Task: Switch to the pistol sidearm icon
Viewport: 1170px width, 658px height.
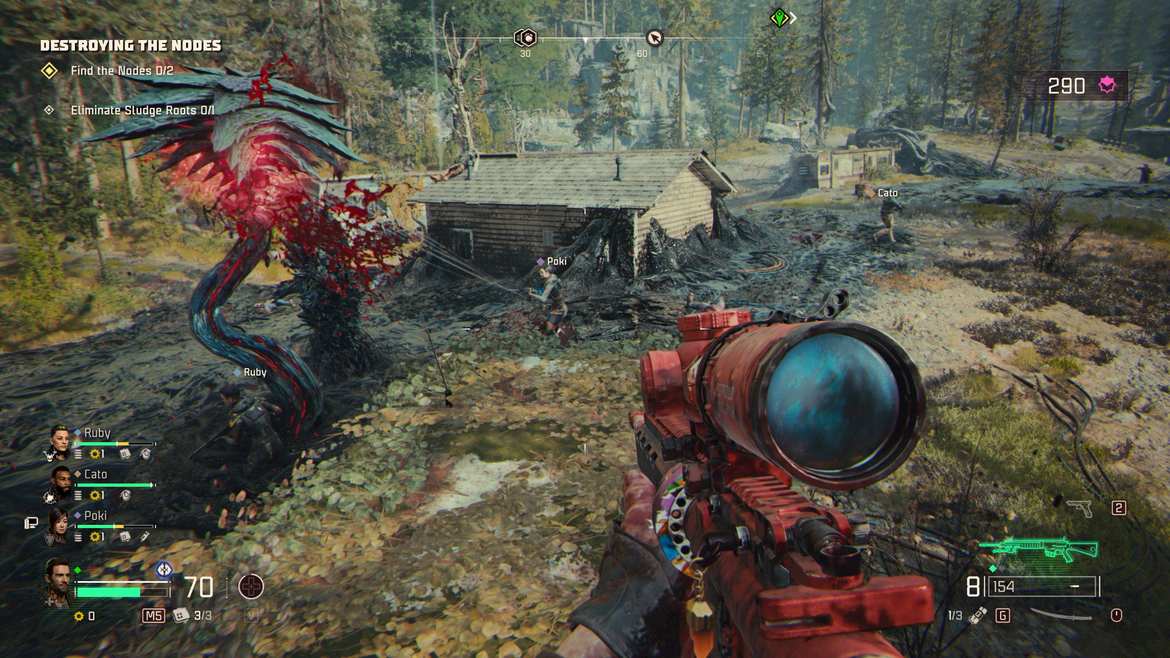Action: (1079, 508)
